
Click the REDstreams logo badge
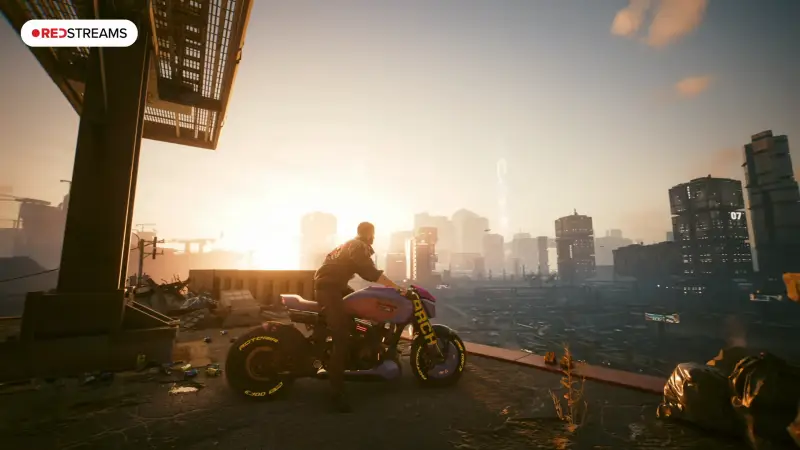coord(79,33)
